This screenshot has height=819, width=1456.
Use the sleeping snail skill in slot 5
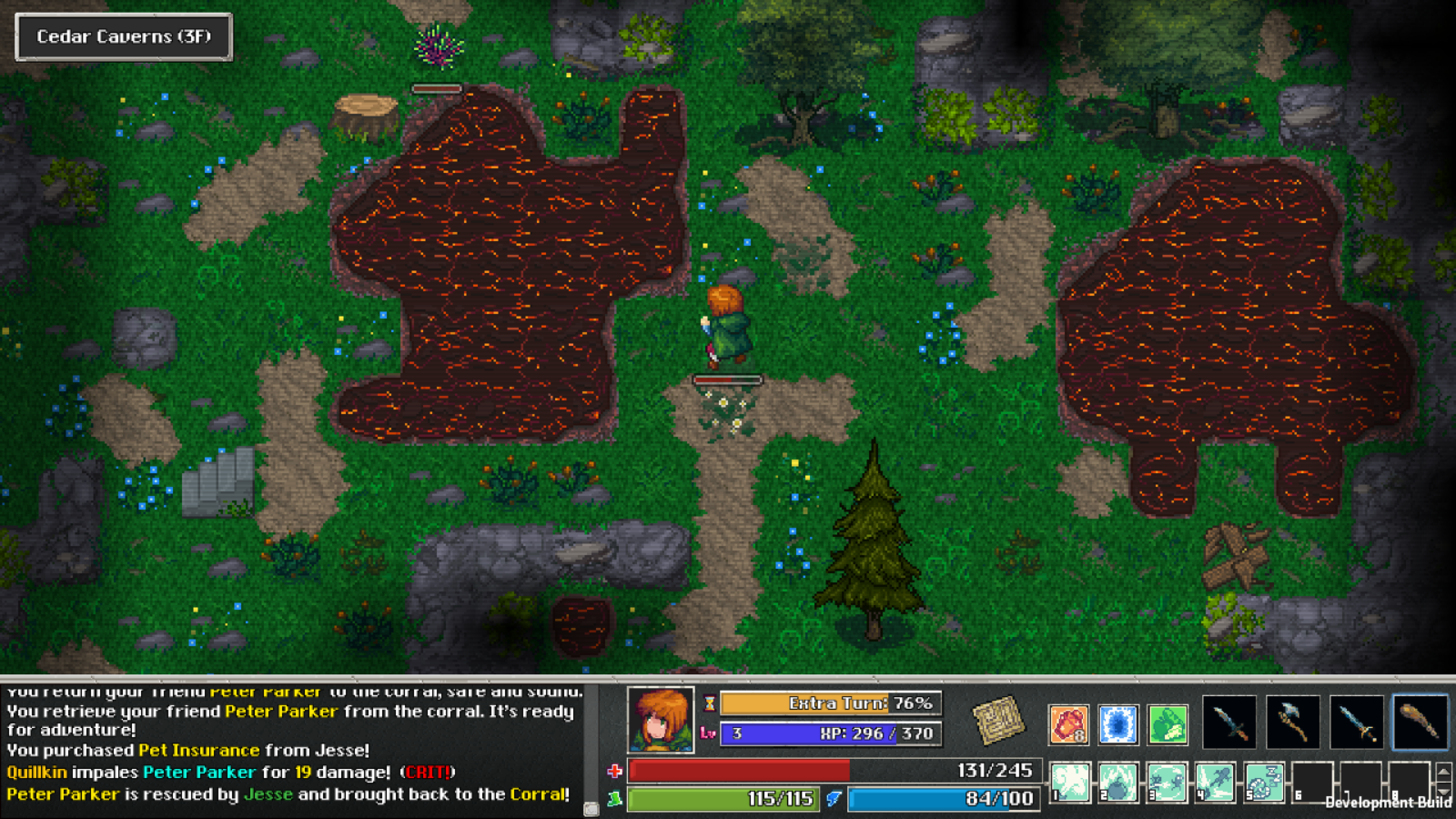click(1264, 783)
